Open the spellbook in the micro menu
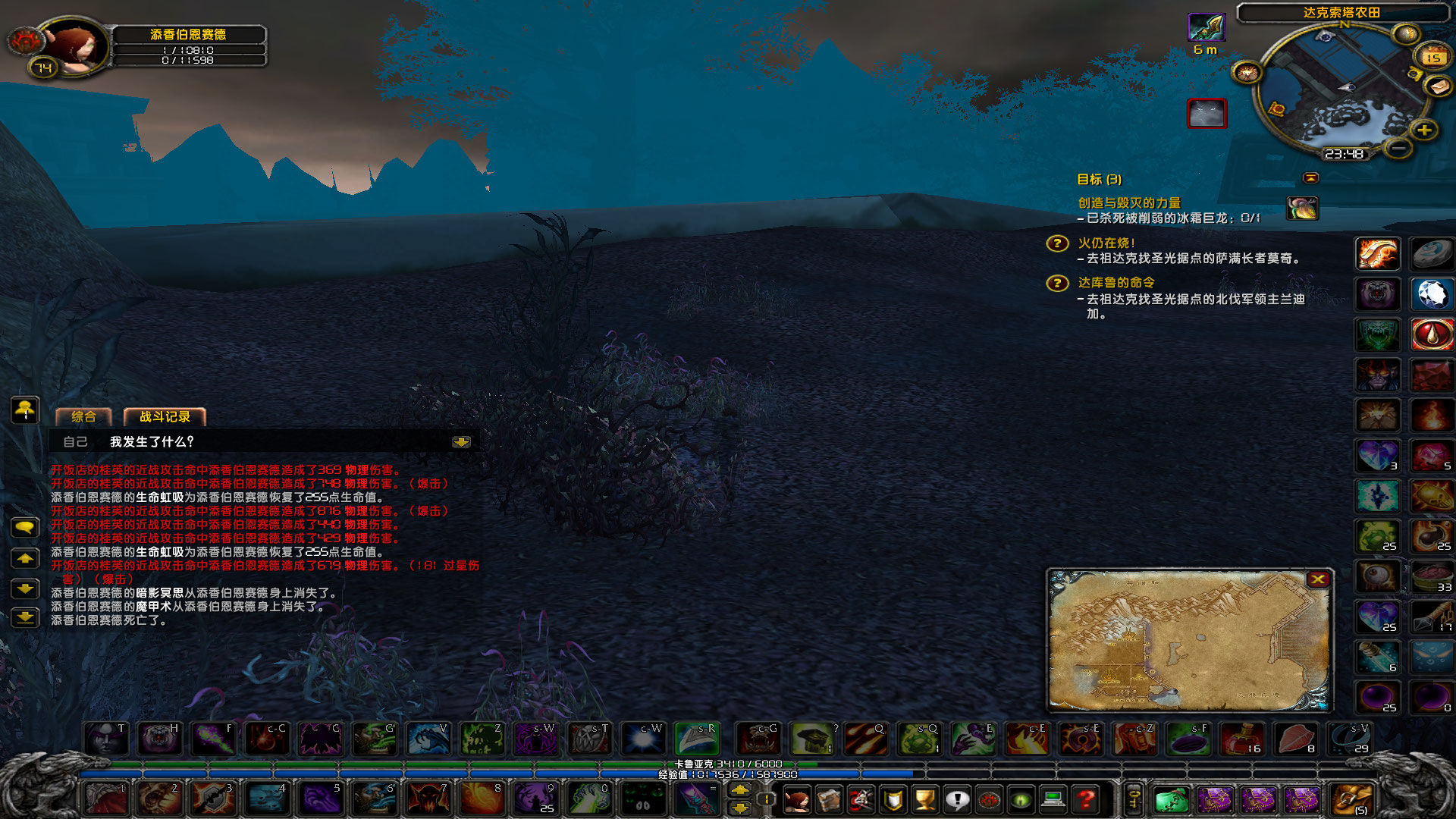1456x819 pixels. (828, 800)
